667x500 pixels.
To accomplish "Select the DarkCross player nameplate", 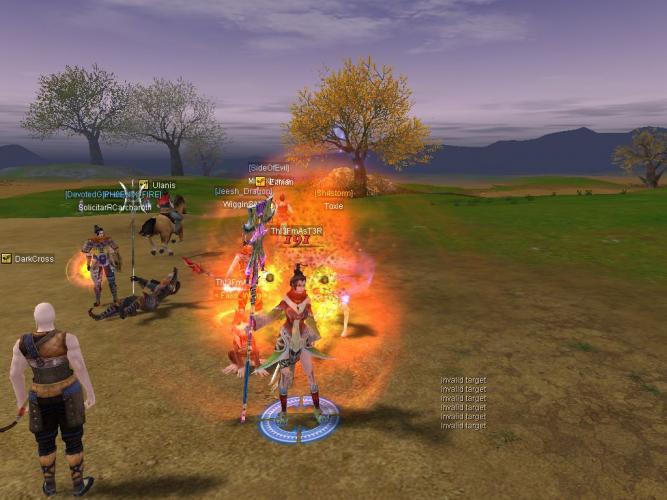I will point(34,259).
